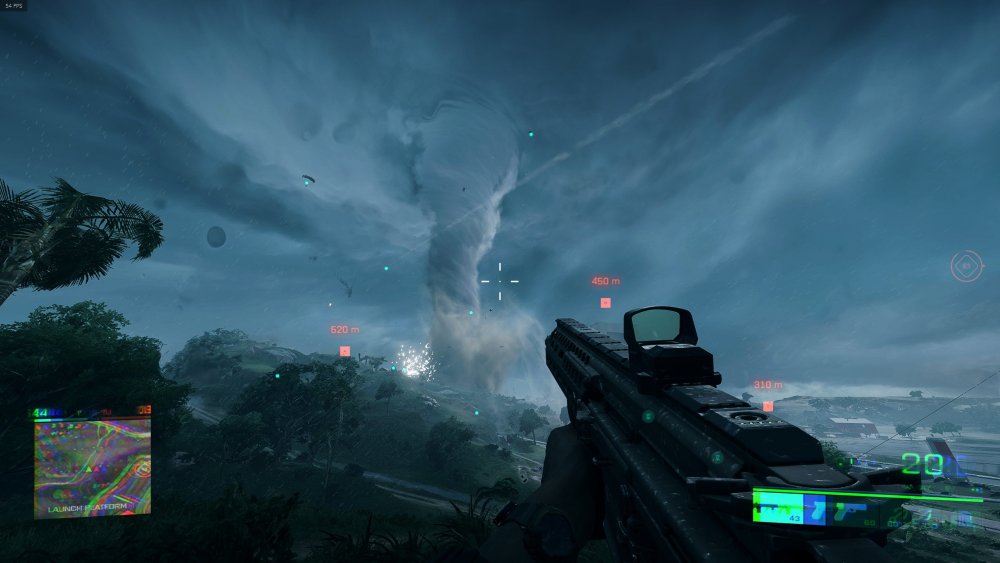The width and height of the screenshot is (1000, 563).
Task: Select the 520 m objective marker
Action: 345,351
